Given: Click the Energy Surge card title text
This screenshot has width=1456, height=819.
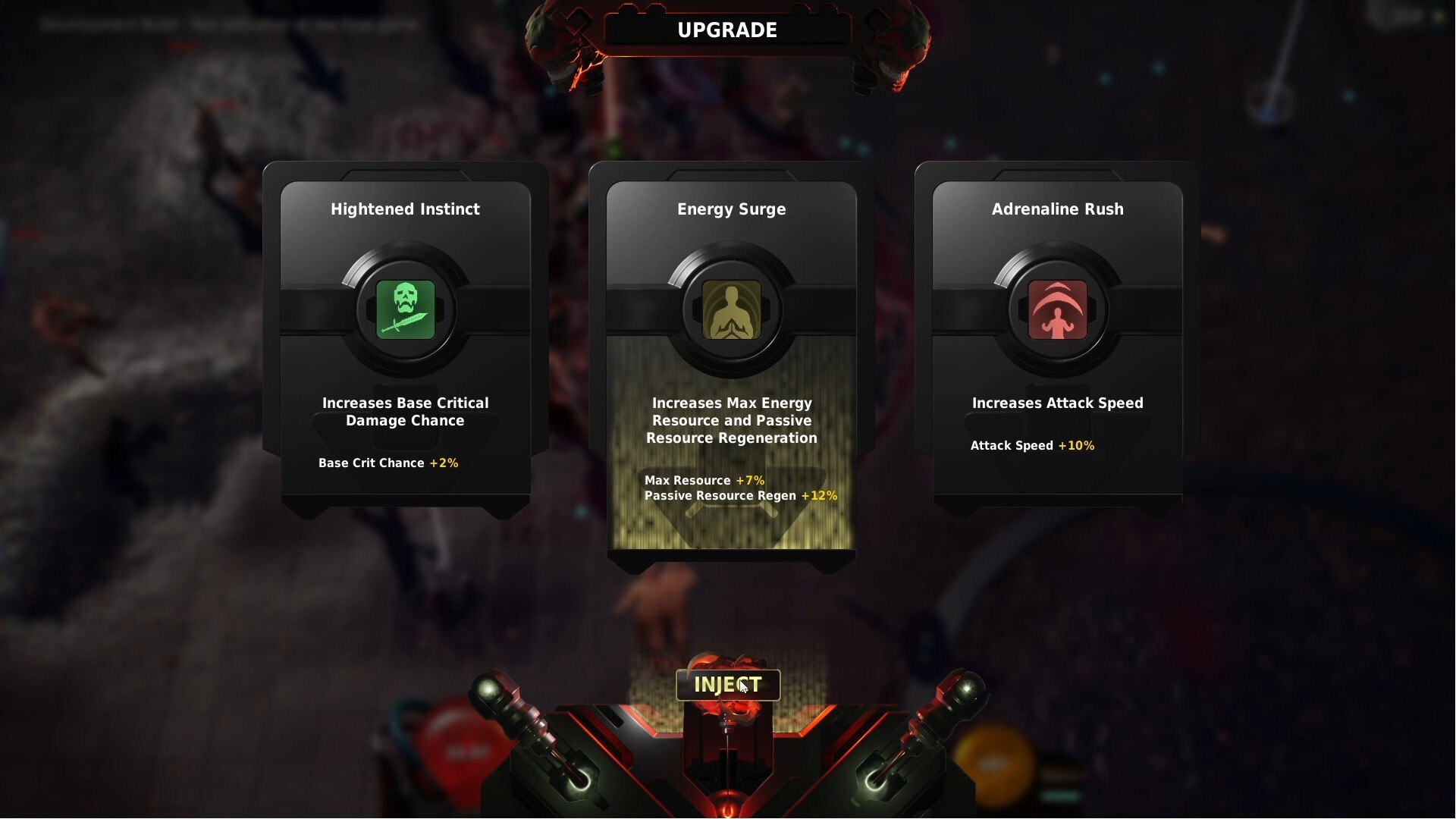Looking at the screenshot, I should coord(731,209).
